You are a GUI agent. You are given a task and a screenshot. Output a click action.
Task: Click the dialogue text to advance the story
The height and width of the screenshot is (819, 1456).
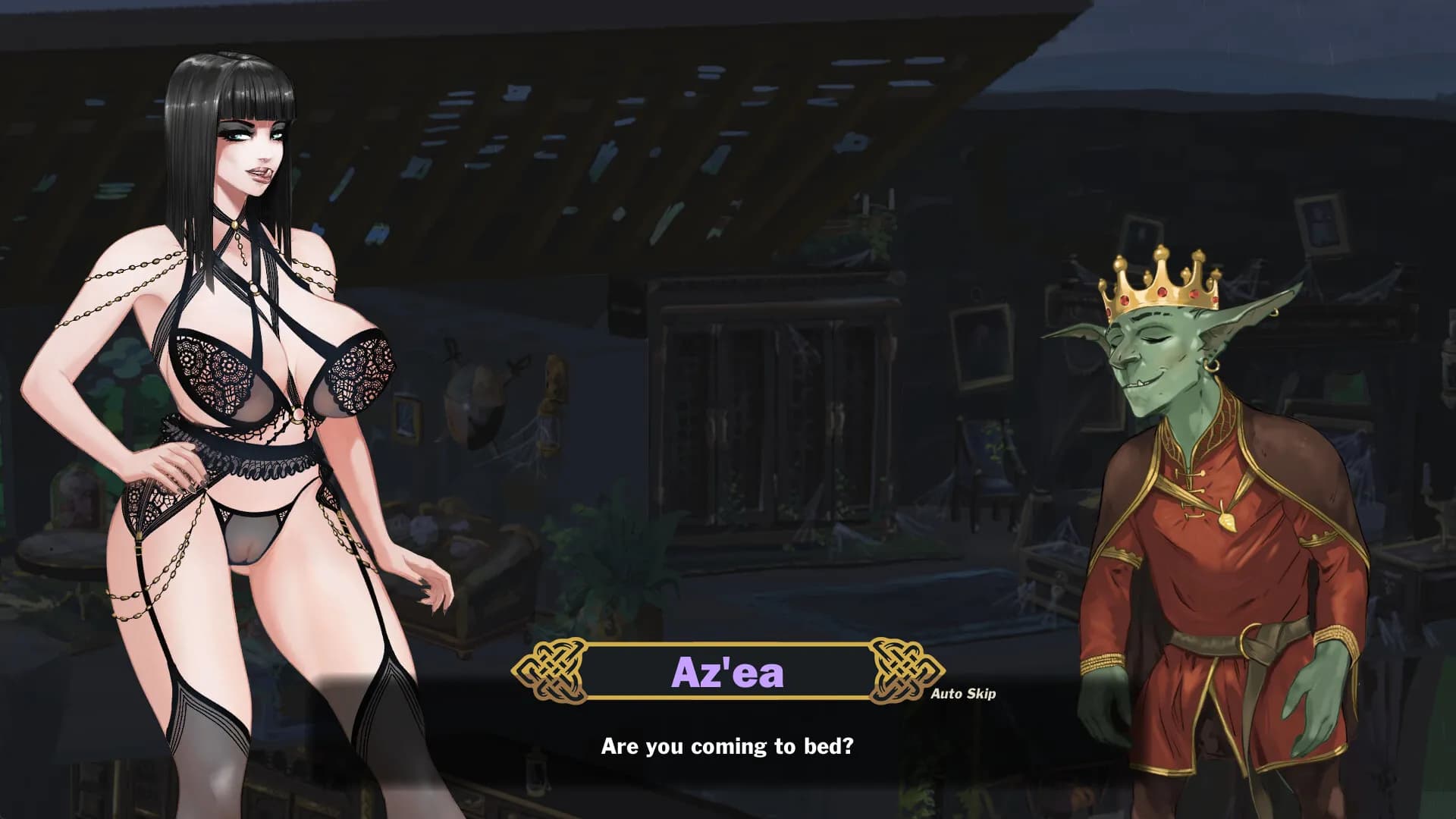pos(726,745)
